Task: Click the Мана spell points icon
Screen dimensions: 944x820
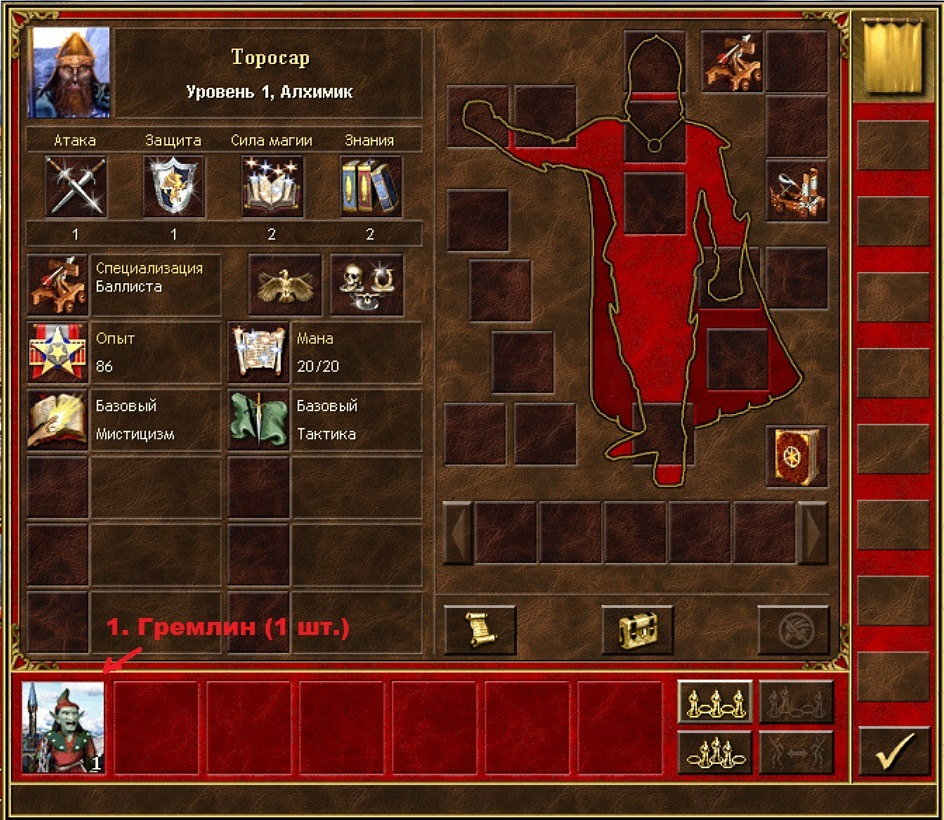Action: [x=259, y=352]
